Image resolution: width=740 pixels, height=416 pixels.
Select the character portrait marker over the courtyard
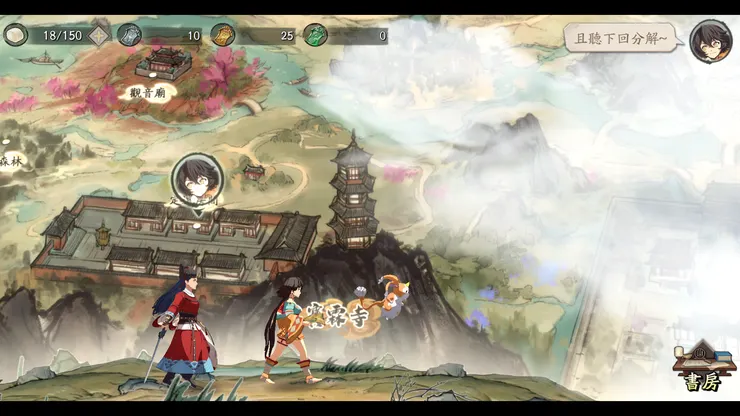coord(196,180)
